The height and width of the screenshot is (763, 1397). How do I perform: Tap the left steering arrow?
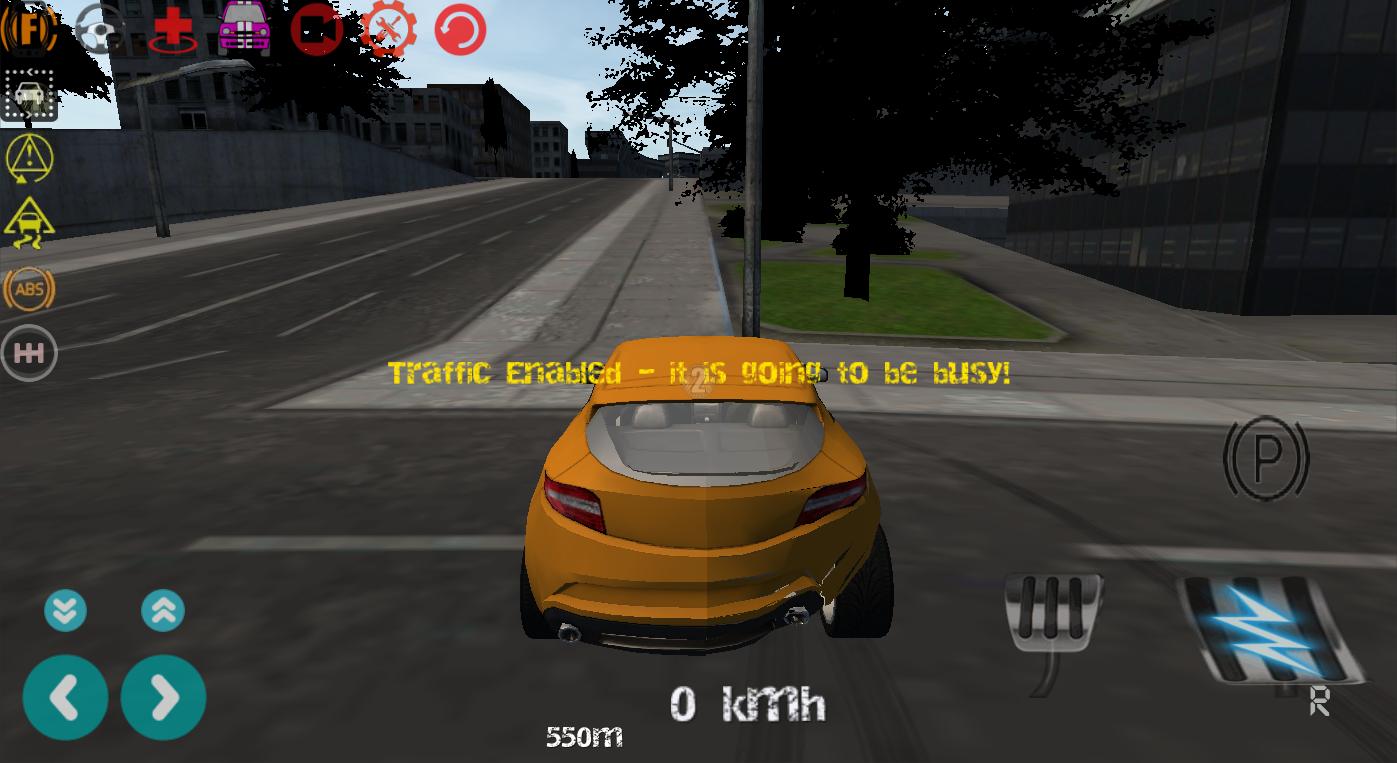[64, 697]
